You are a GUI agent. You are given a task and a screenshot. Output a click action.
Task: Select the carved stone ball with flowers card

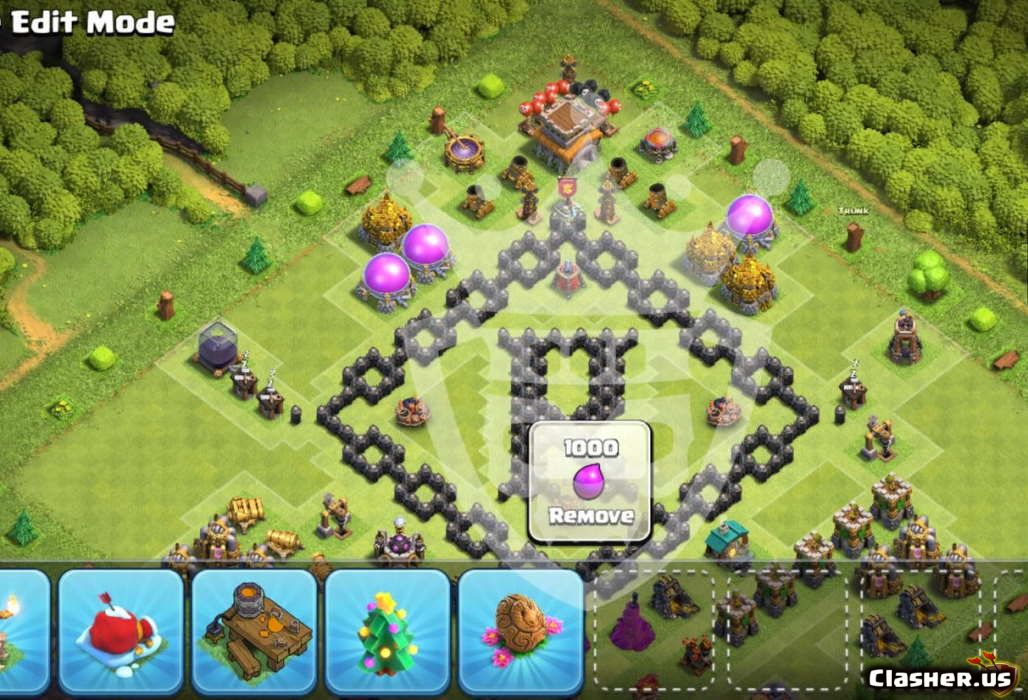pos(520,632)
